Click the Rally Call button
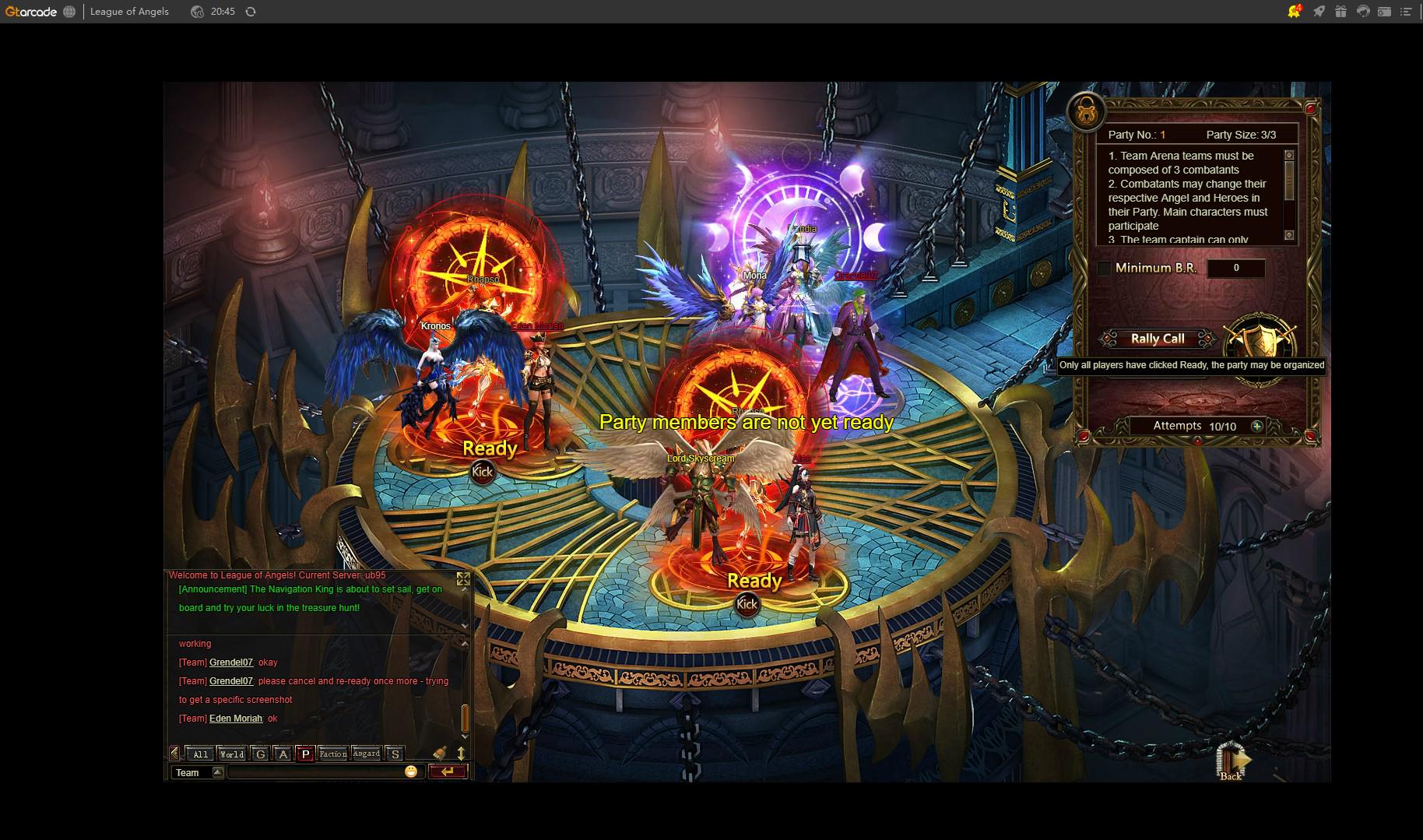This screenshot has width=1423, height=840. pyautogui.click(x=1157, y=339)
